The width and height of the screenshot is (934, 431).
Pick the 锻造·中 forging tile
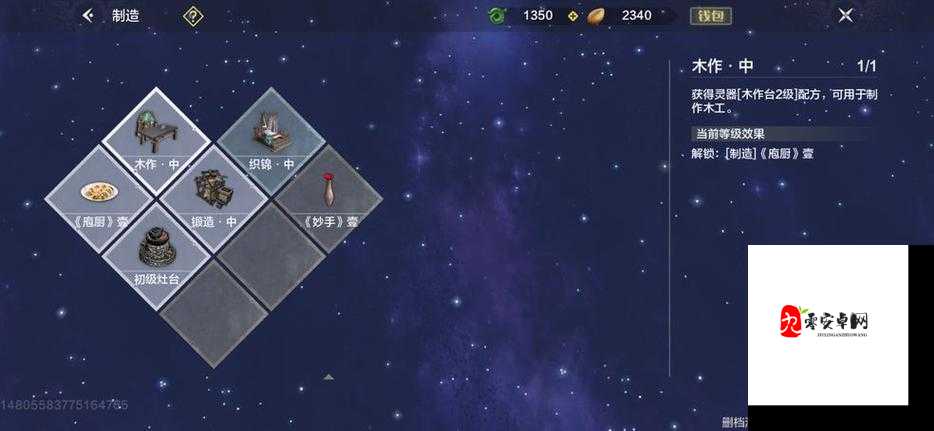click(x=213, y=193)
